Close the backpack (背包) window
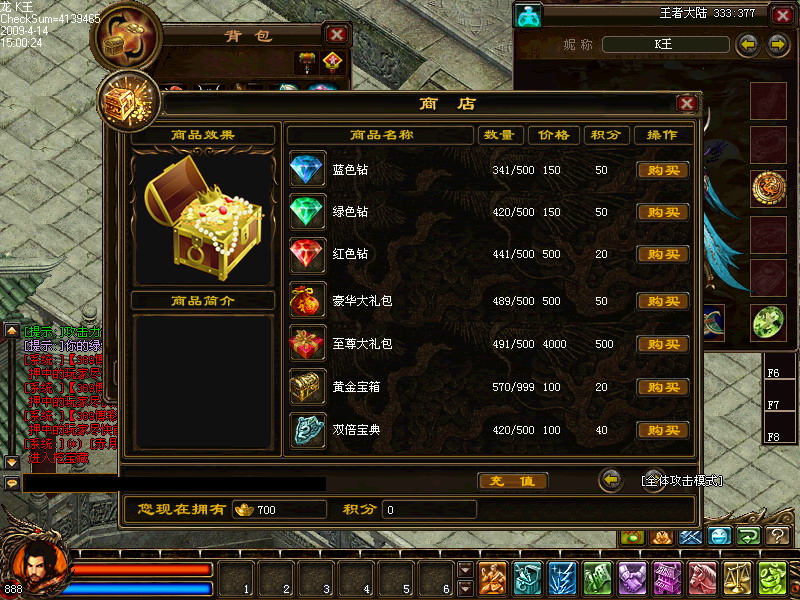The width and height of the screenshot is (800, 600). (x=337, y=35)
